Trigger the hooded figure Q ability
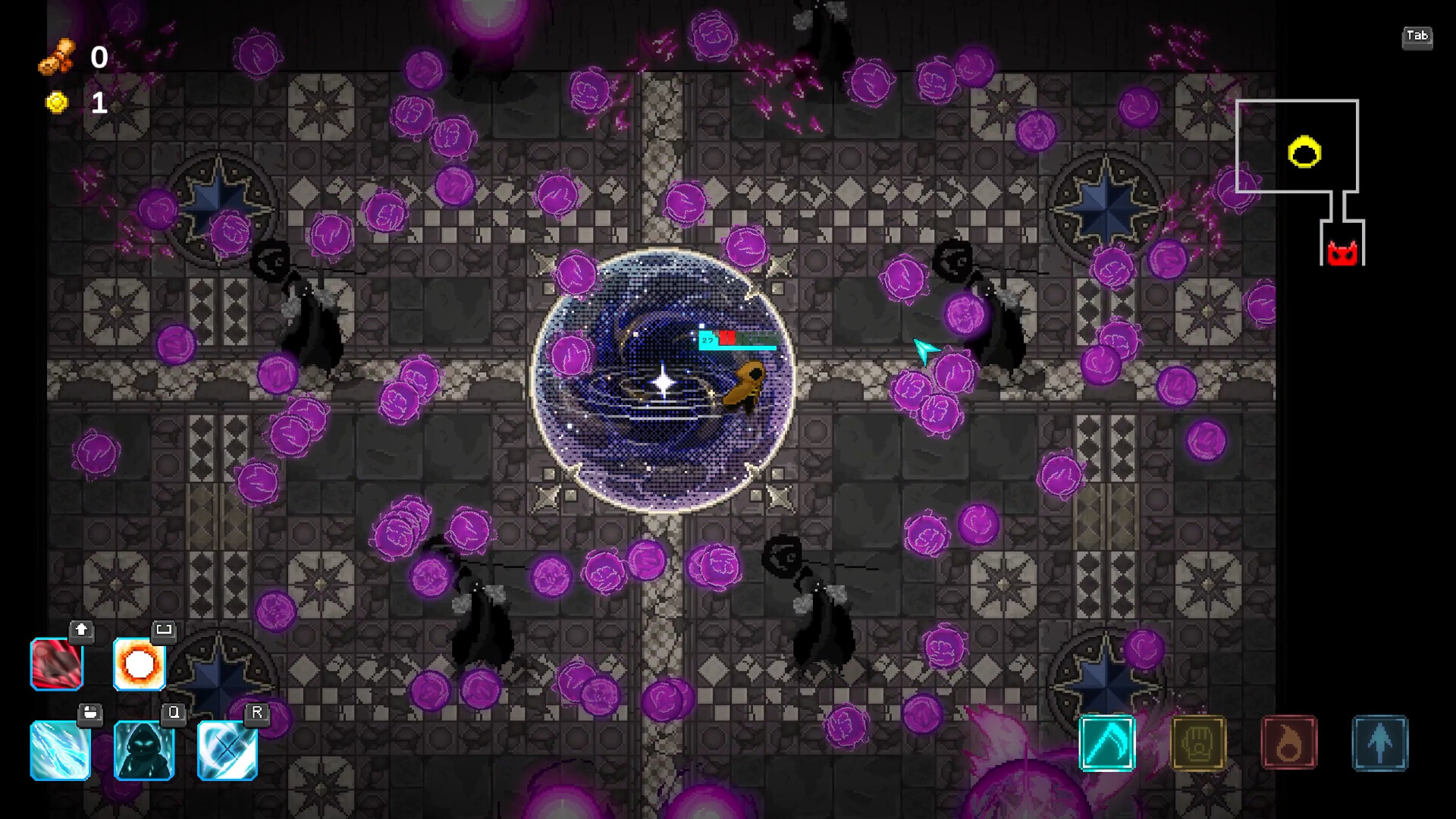 point(144,750)
